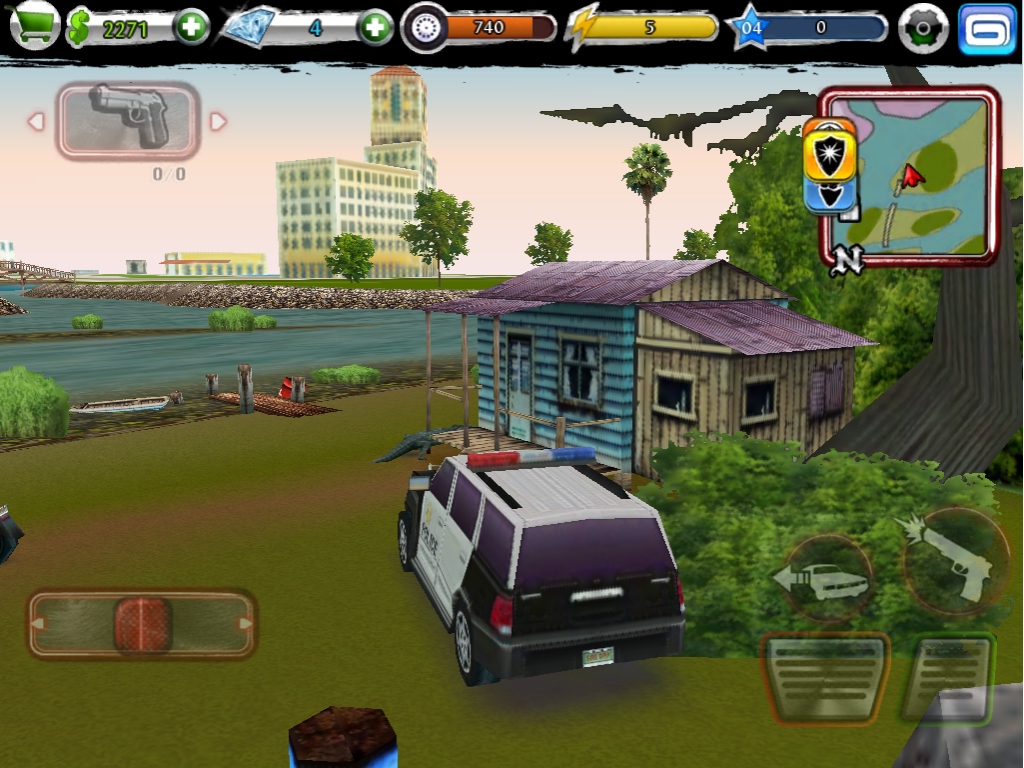Screen dimensions: 1024x768
Task: Switch to the next weapon with right arrow
Action: pyautogui.click(x=218, y=121)
